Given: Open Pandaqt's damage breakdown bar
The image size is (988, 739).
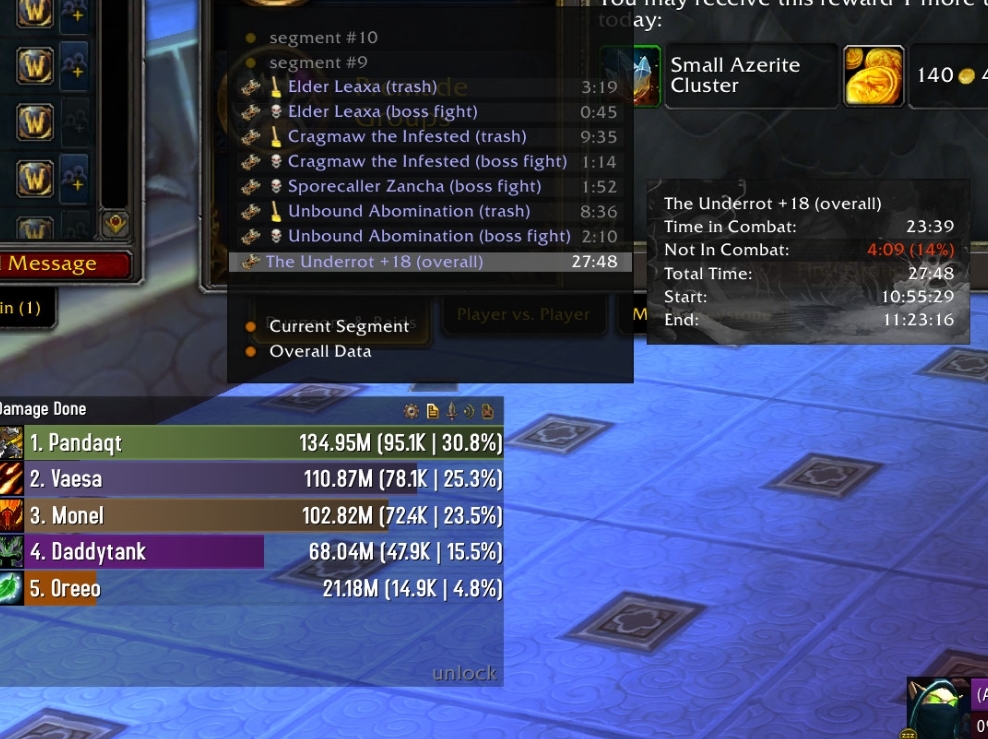Looking at the screenshot, I should [252, 443].
